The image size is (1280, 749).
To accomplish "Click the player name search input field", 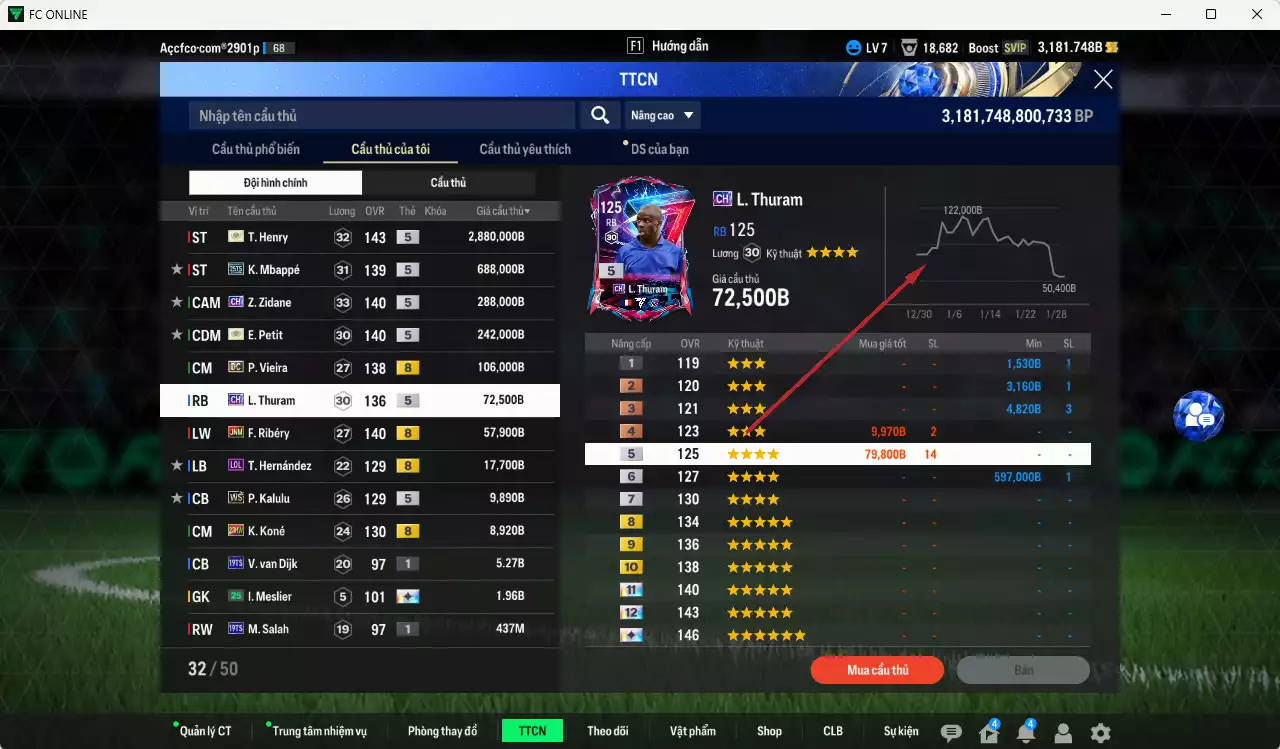I will pyautogui.click(x=380, y=115).
